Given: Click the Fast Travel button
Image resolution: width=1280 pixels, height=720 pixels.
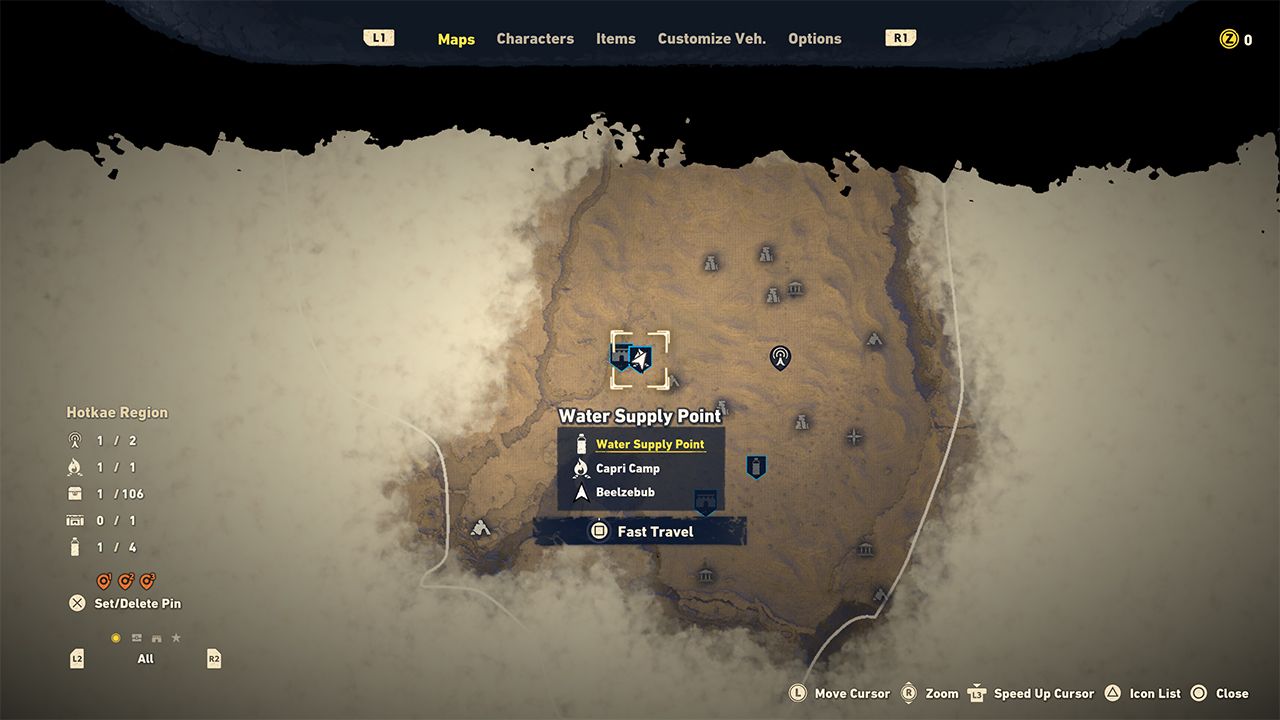Looking at the screenshot, I should click(640, 531).
